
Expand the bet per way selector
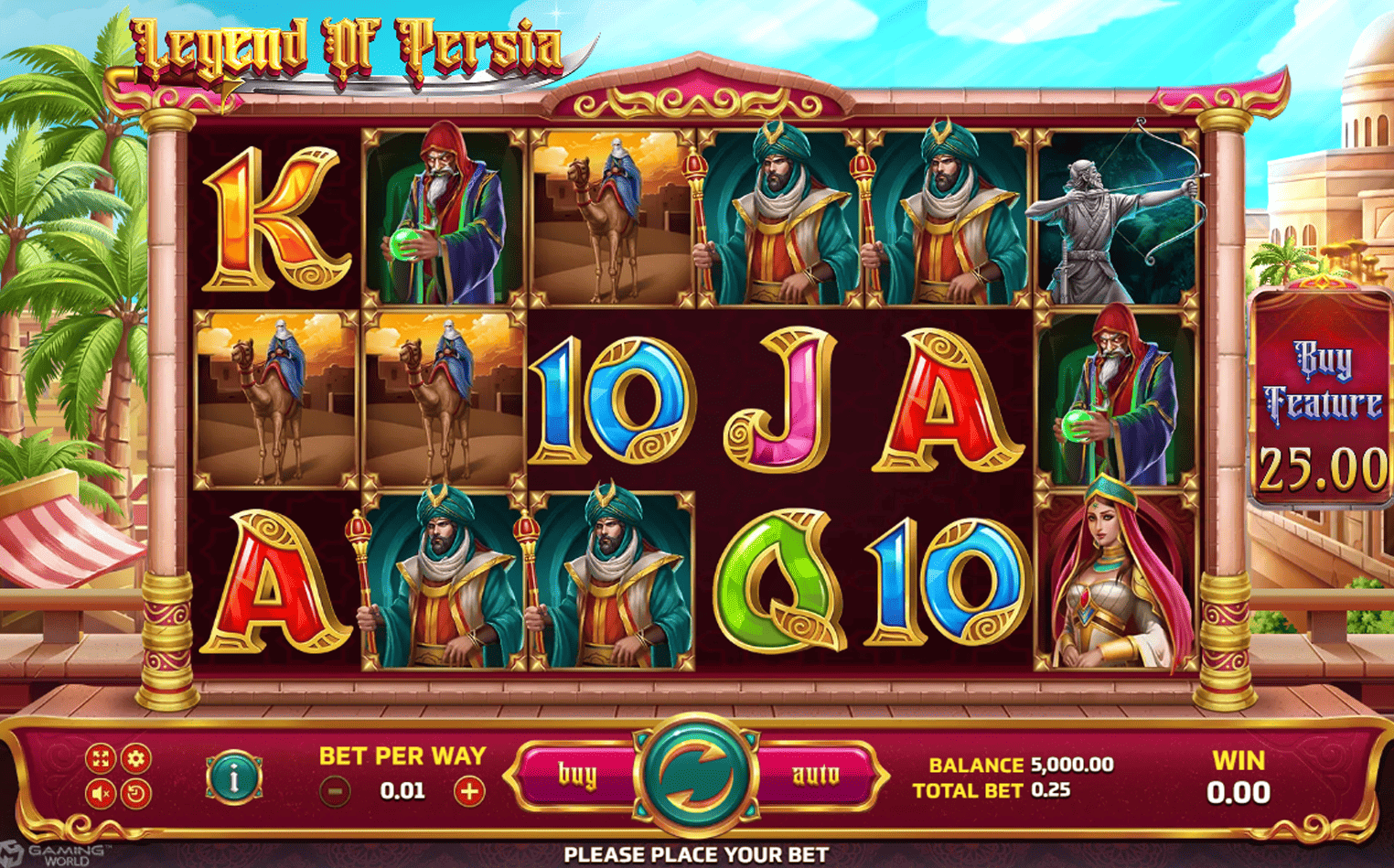402,756
